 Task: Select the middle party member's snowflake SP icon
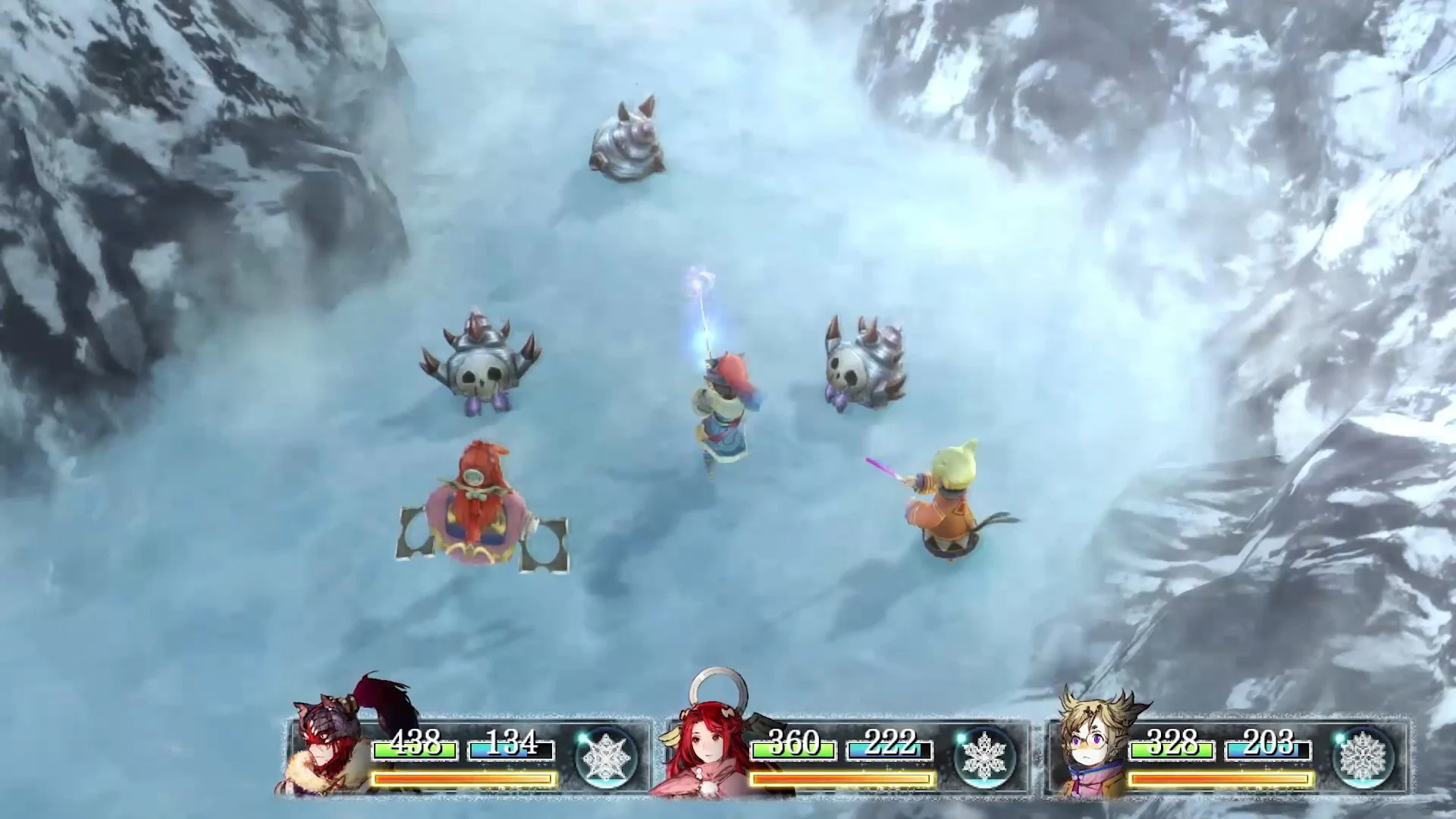pos(985,757)
